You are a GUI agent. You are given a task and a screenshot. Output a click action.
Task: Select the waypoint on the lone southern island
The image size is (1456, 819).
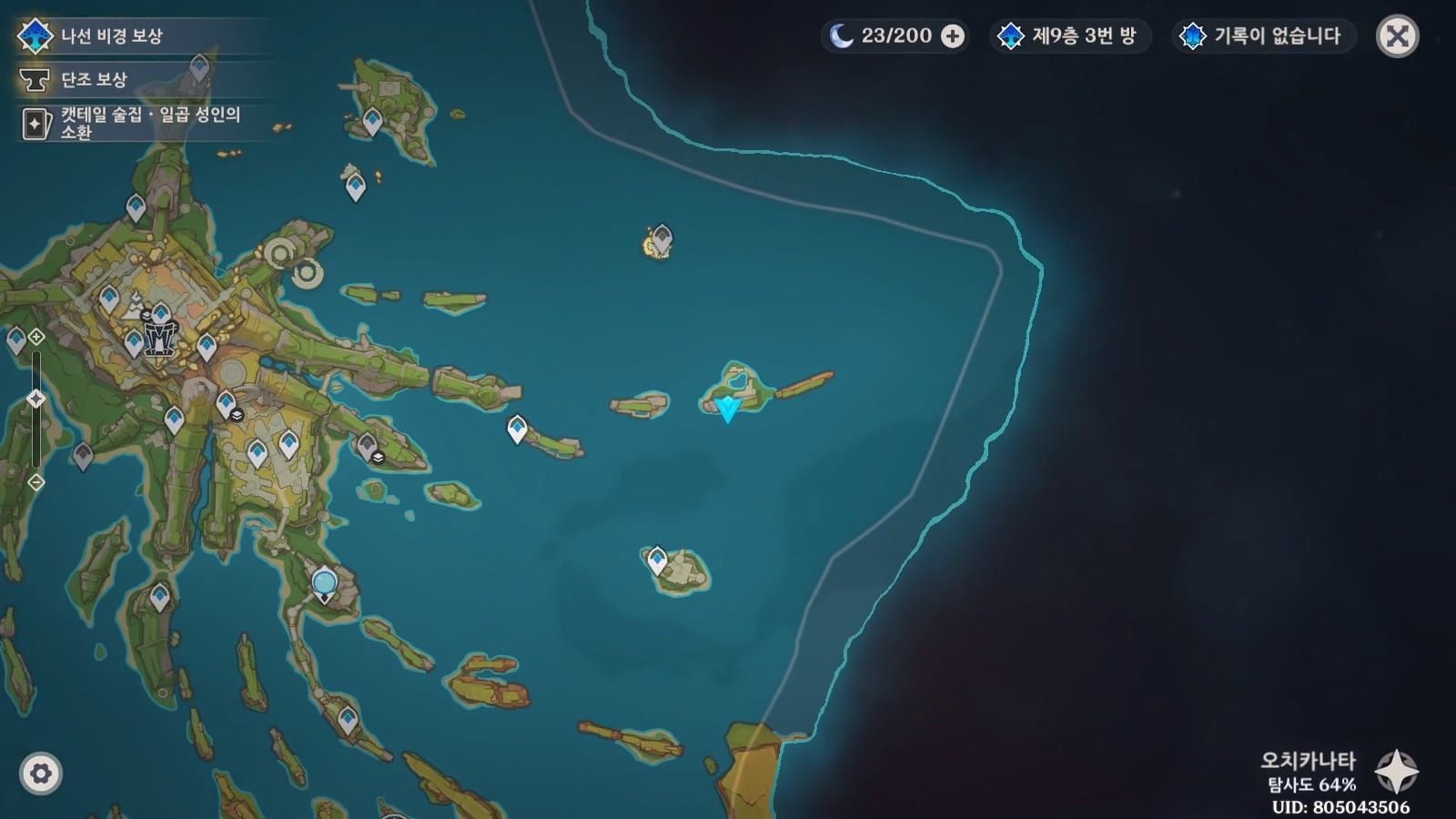pyautogui.click(x=657, y=559)
